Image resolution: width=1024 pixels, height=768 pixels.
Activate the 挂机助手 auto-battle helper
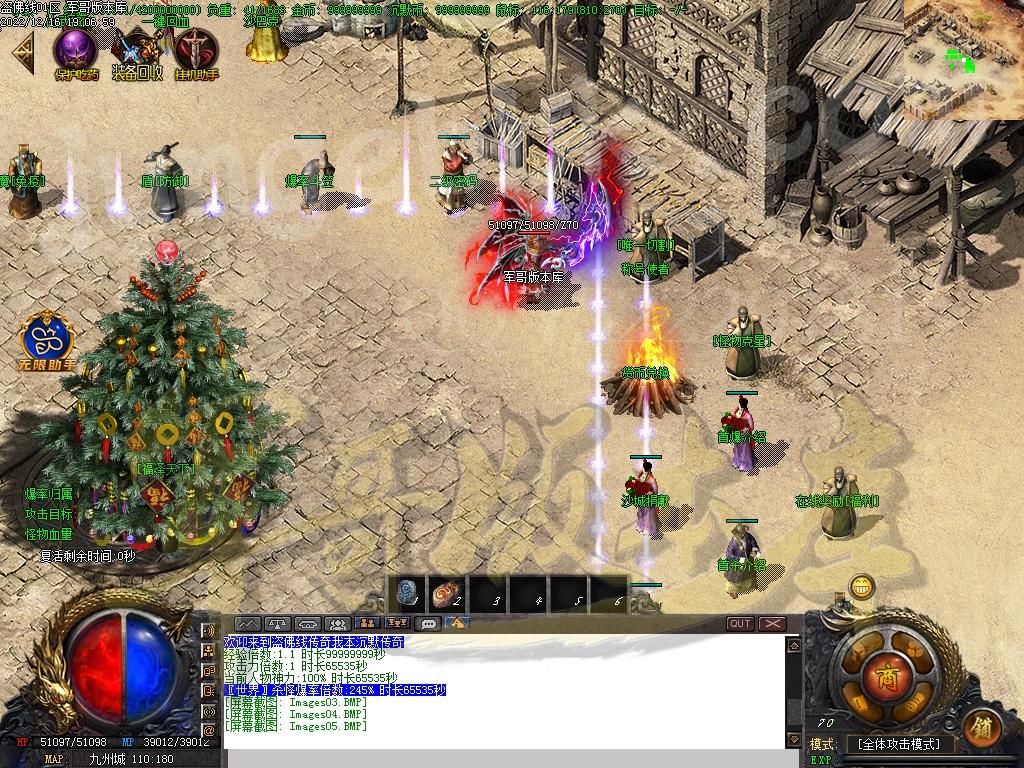(x=196, y=52)
